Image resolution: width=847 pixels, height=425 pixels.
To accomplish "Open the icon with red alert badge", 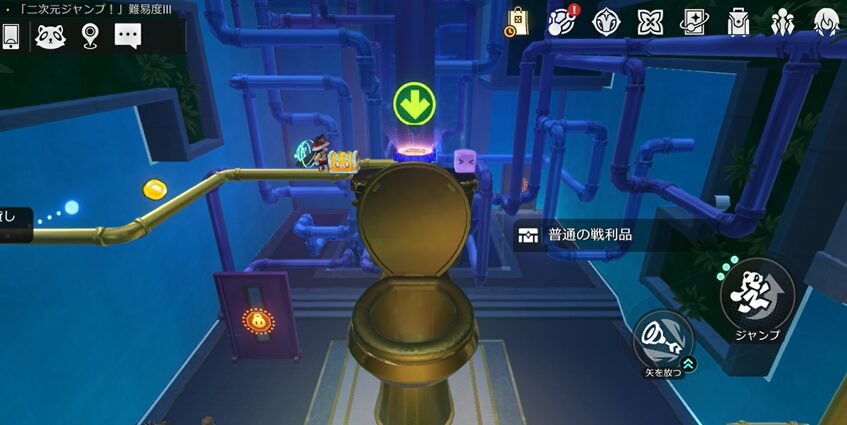I will point(563,21).
